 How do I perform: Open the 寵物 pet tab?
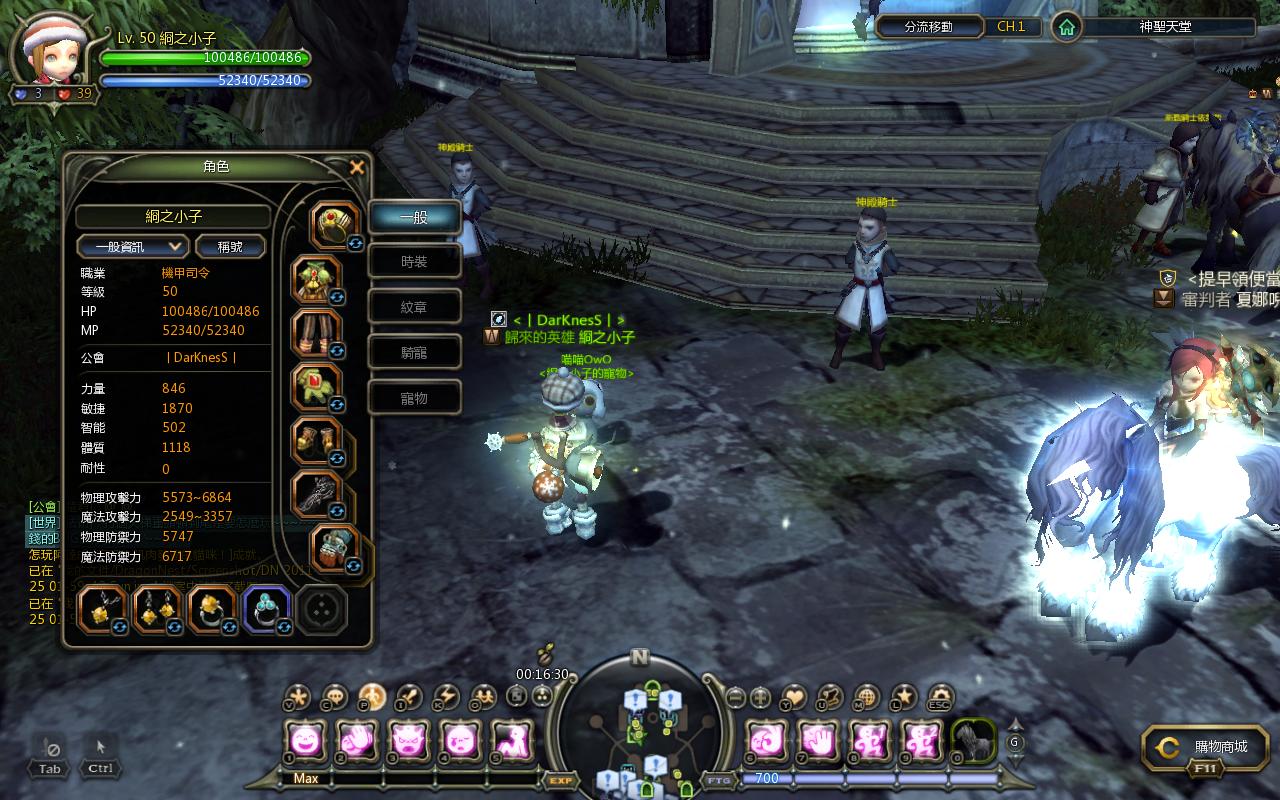coord(415,398)
